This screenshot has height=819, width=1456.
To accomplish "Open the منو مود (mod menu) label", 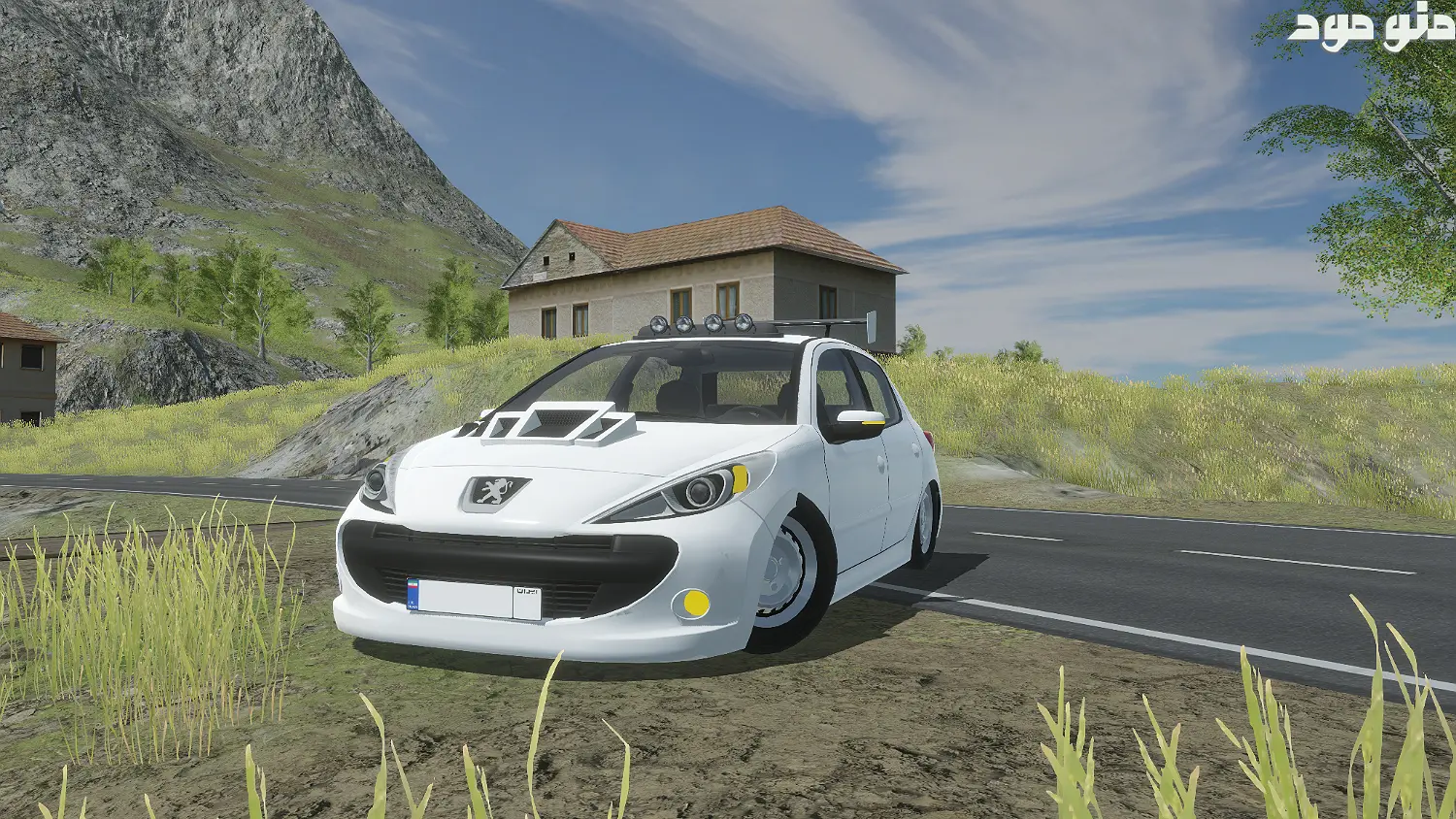I will [1371, 29].
